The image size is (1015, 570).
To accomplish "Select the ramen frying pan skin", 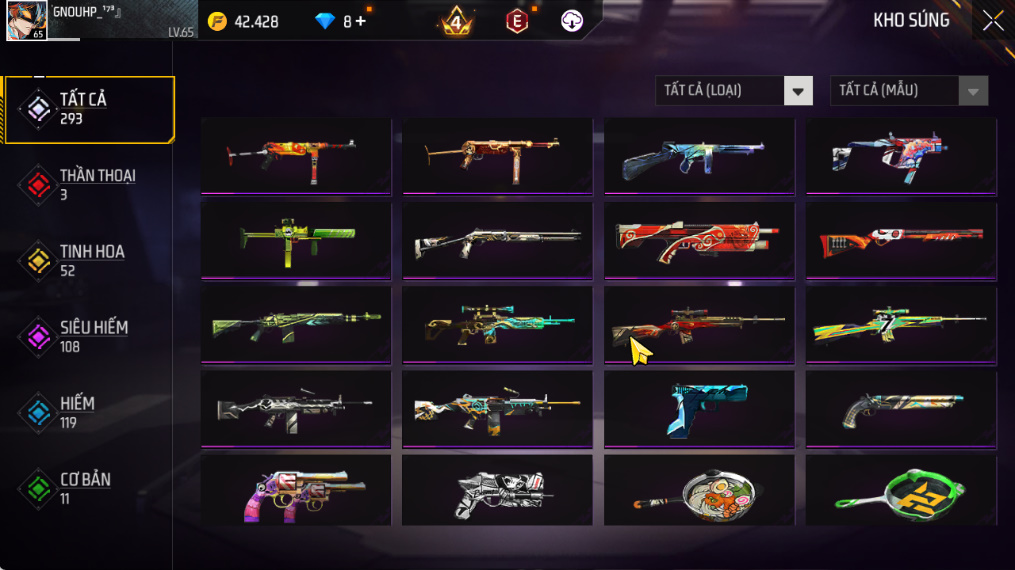I will click(x=699, y=491).
